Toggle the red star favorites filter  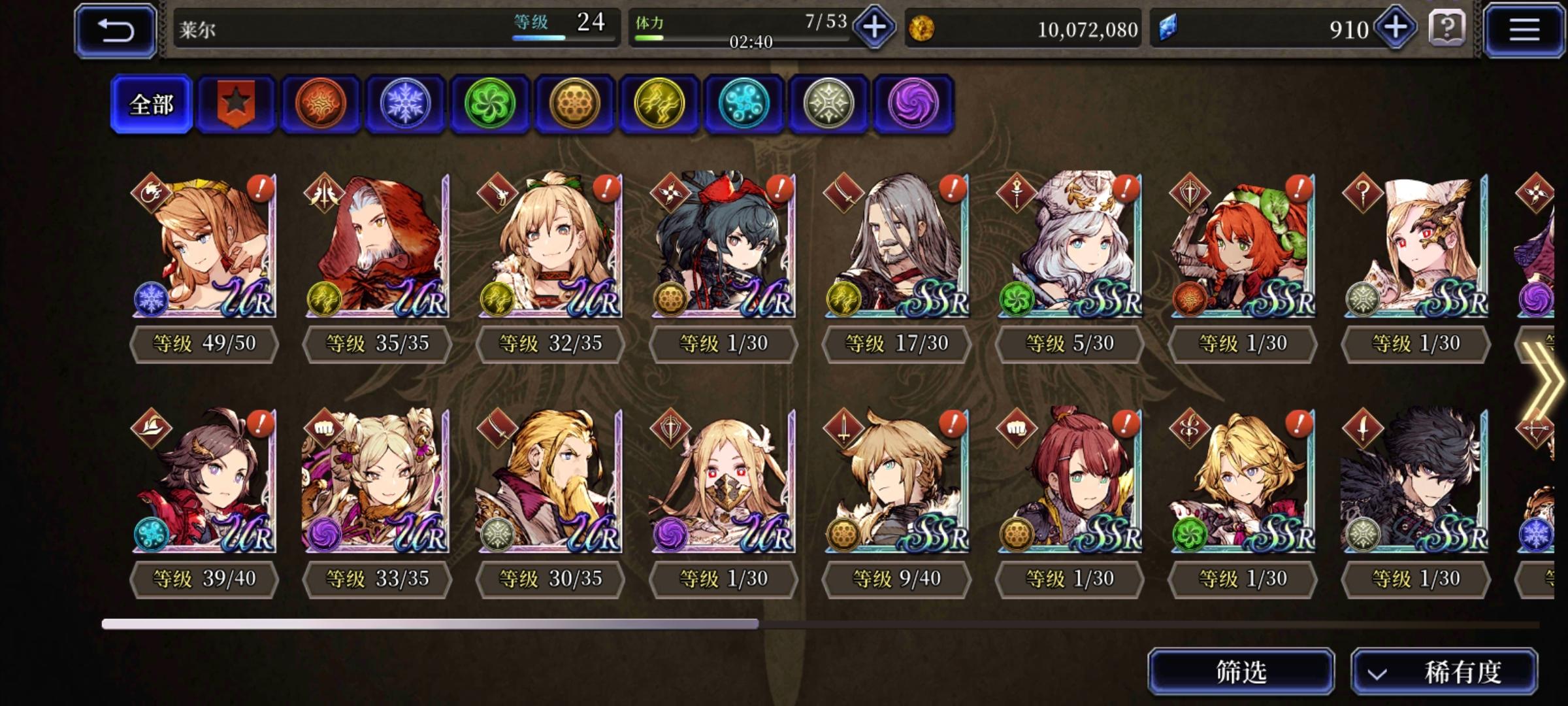(238, 105)
